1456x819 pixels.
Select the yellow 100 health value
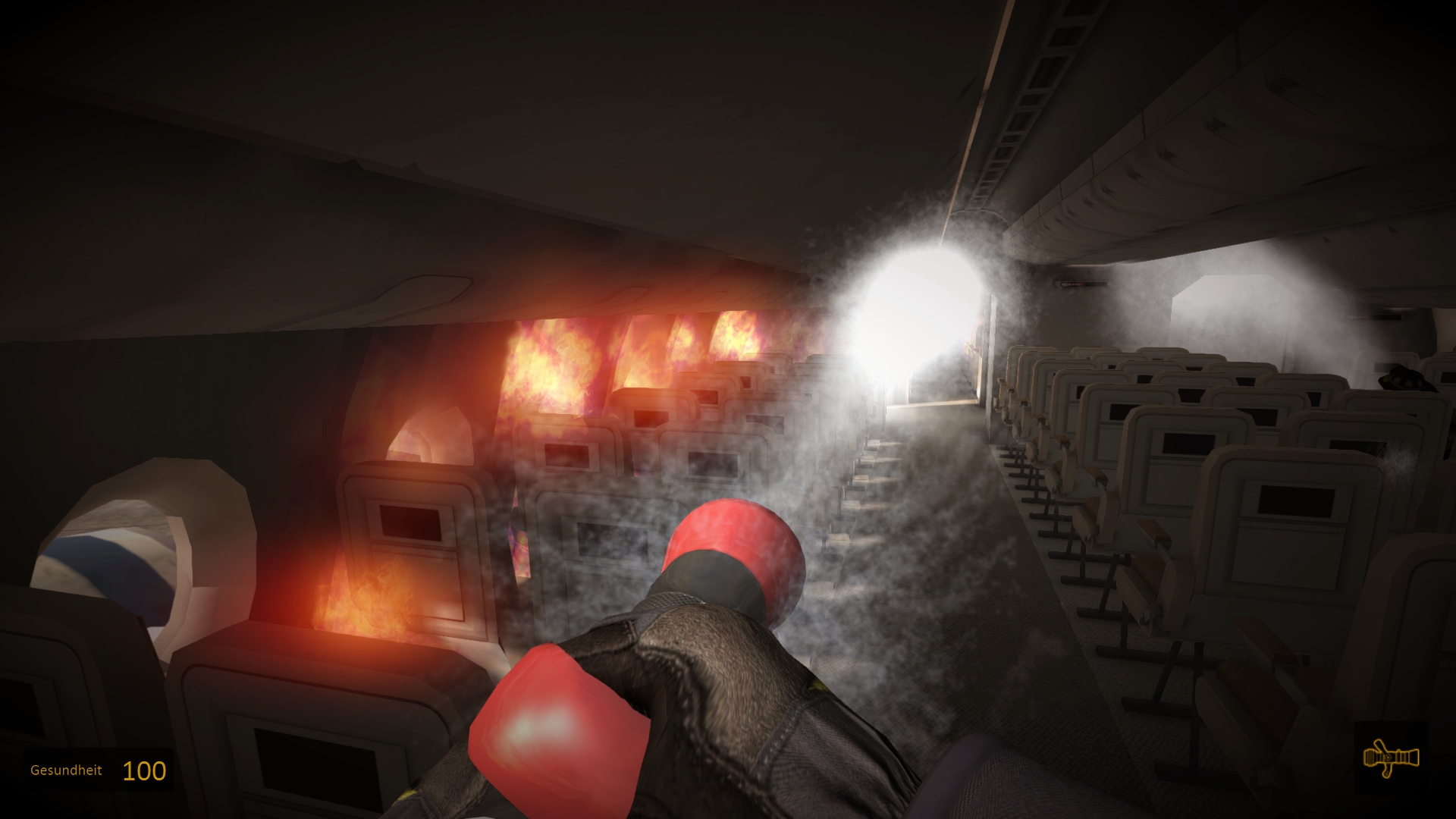click(146, 771)
